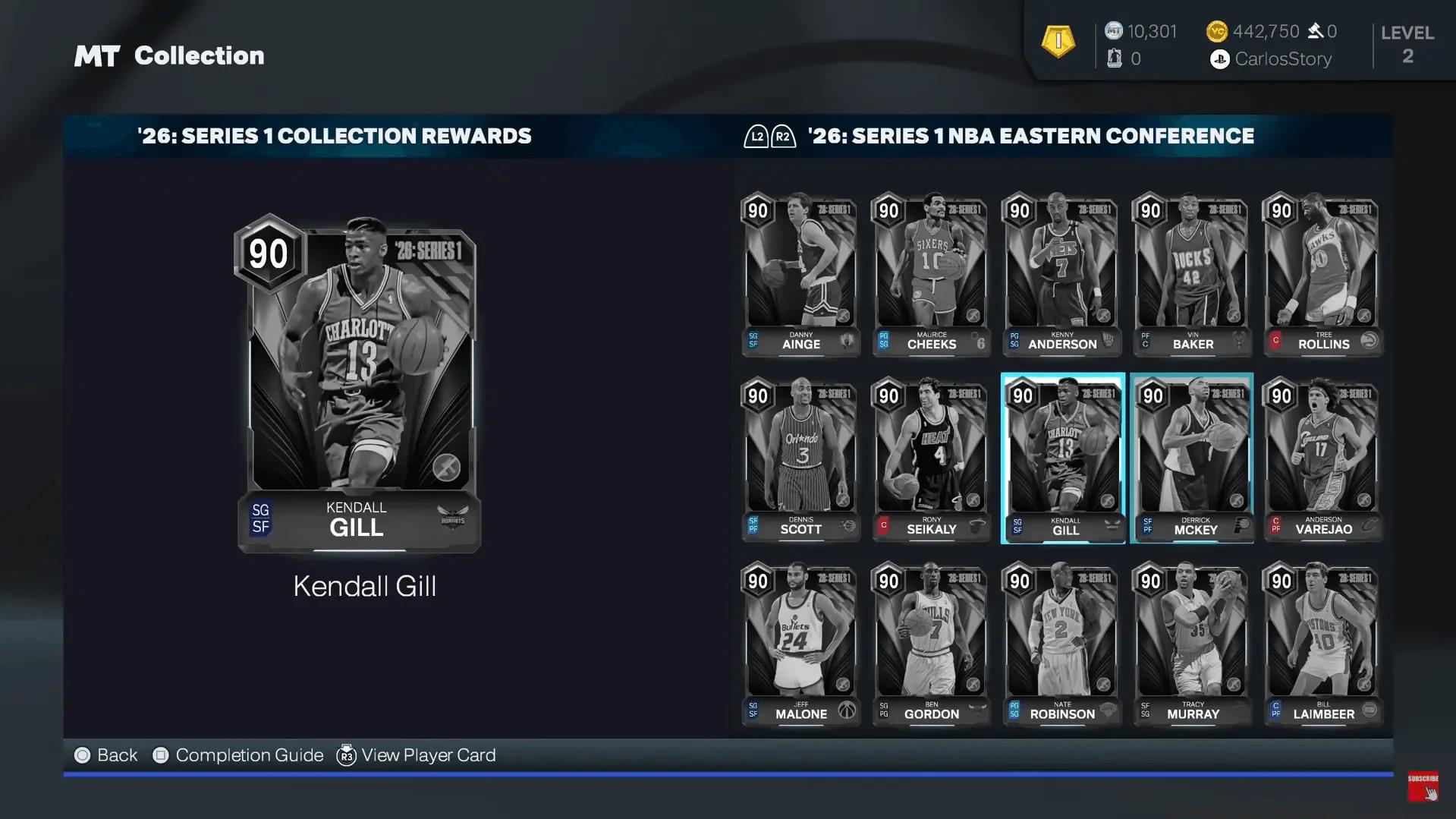This screenshot has width=1456, height=819.
Task: Open the gold season badge icon
Action: 1058,42
